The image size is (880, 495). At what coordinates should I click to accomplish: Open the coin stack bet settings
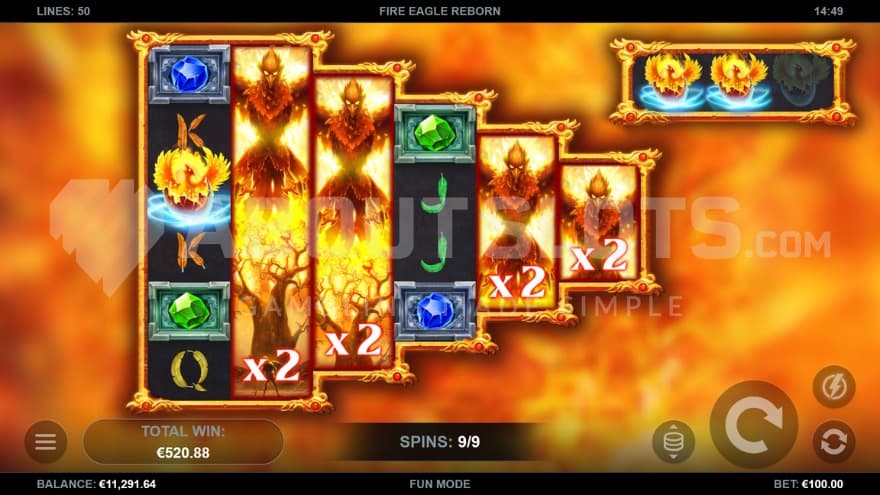tap(673, 441)
